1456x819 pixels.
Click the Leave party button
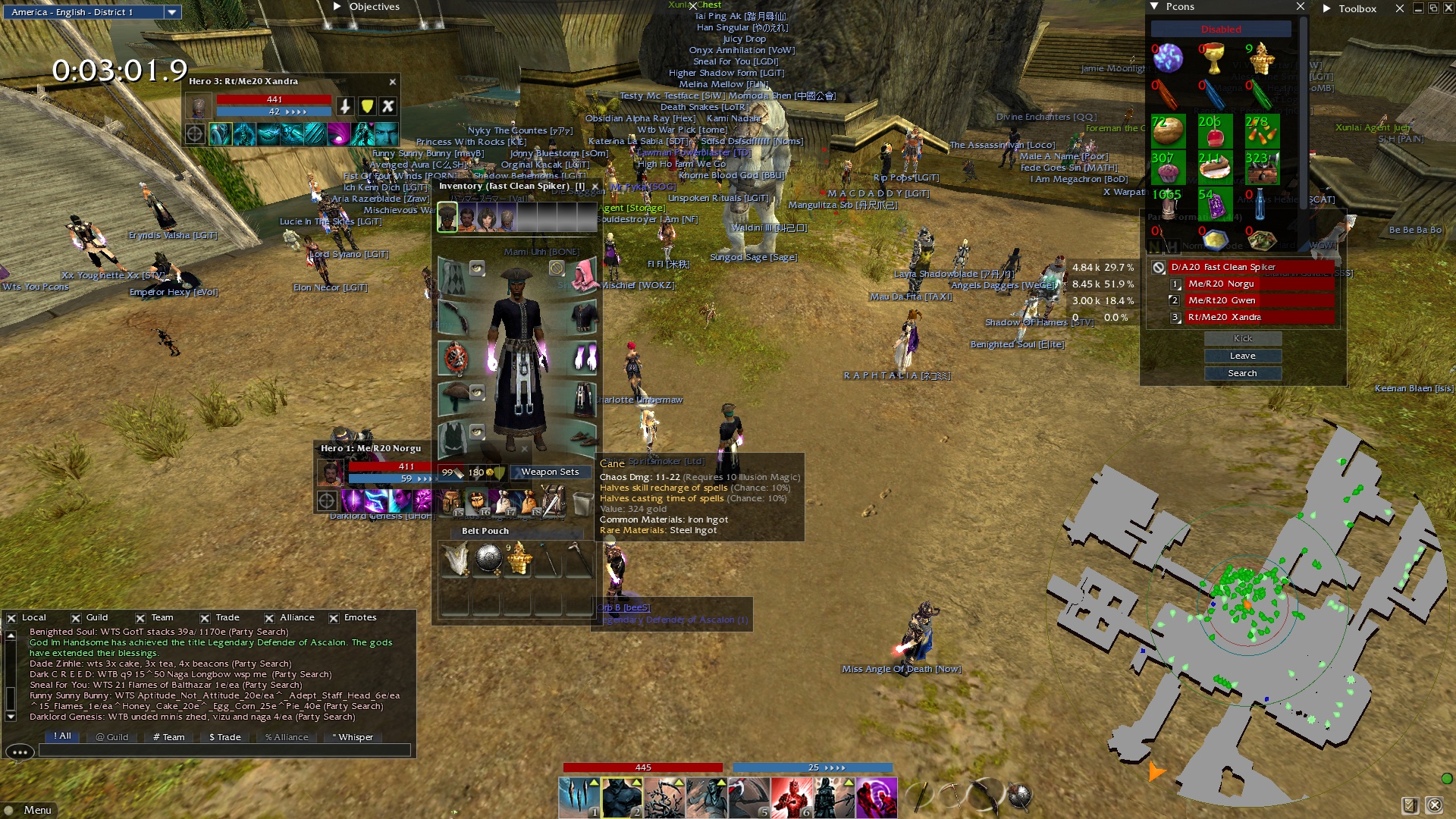(x=1242, y=356)
